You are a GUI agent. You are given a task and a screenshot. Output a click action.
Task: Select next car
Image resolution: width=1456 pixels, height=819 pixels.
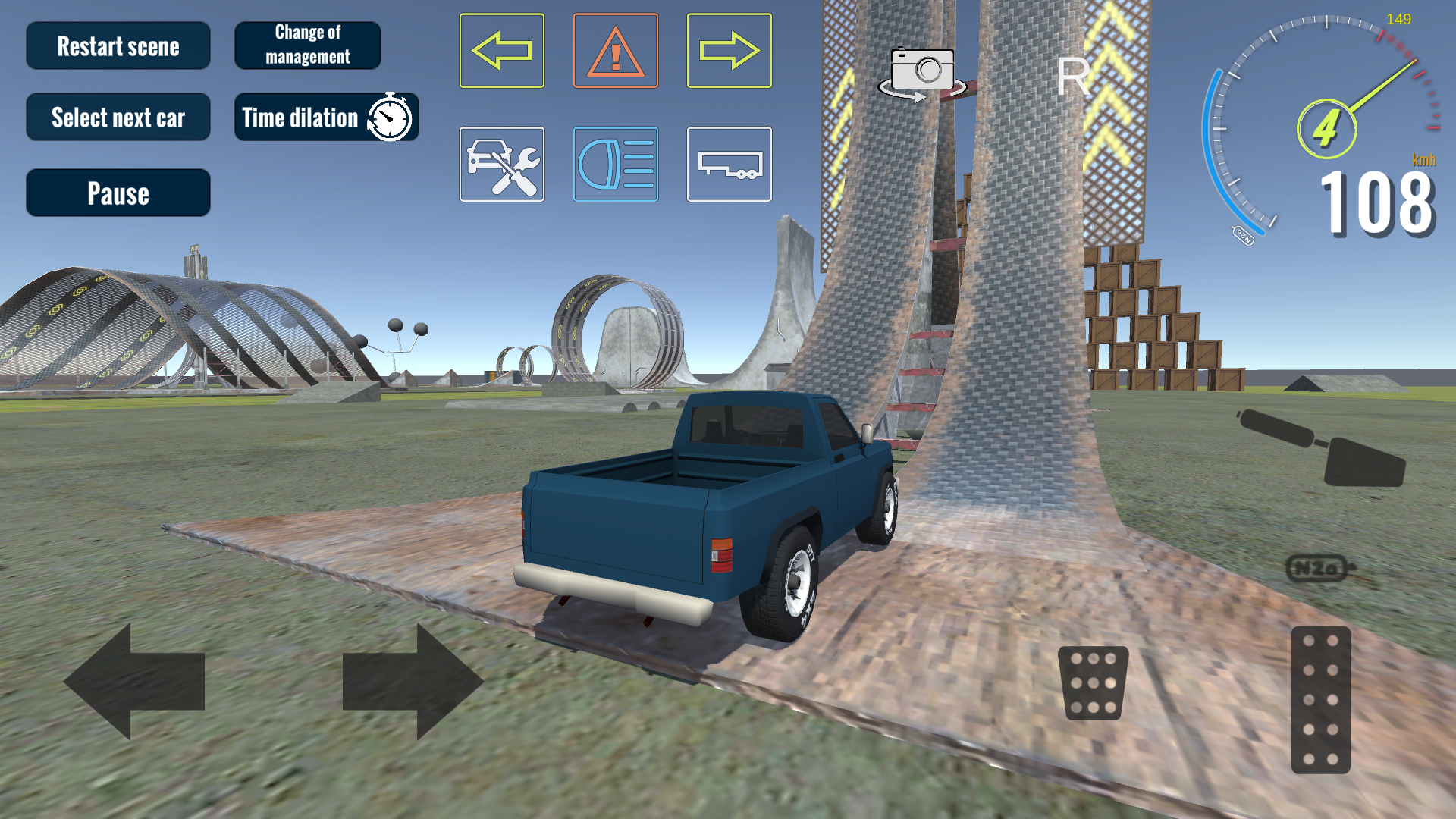(118, 117)
